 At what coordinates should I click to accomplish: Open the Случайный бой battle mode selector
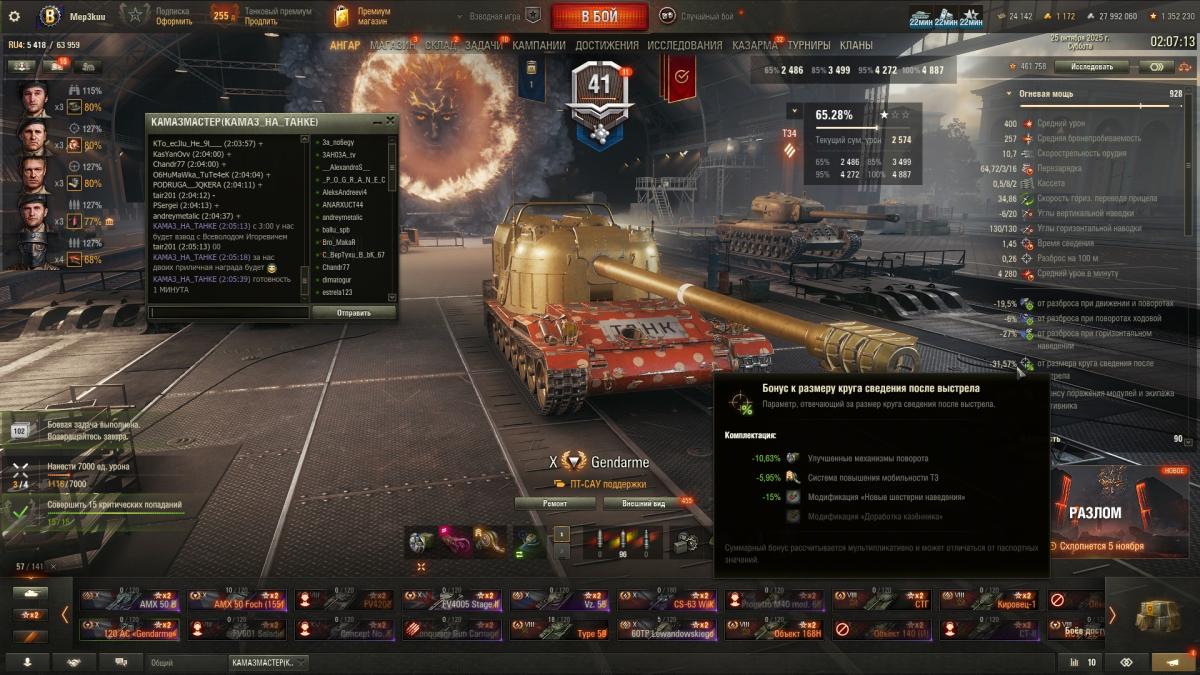click(x=707, y=17)
